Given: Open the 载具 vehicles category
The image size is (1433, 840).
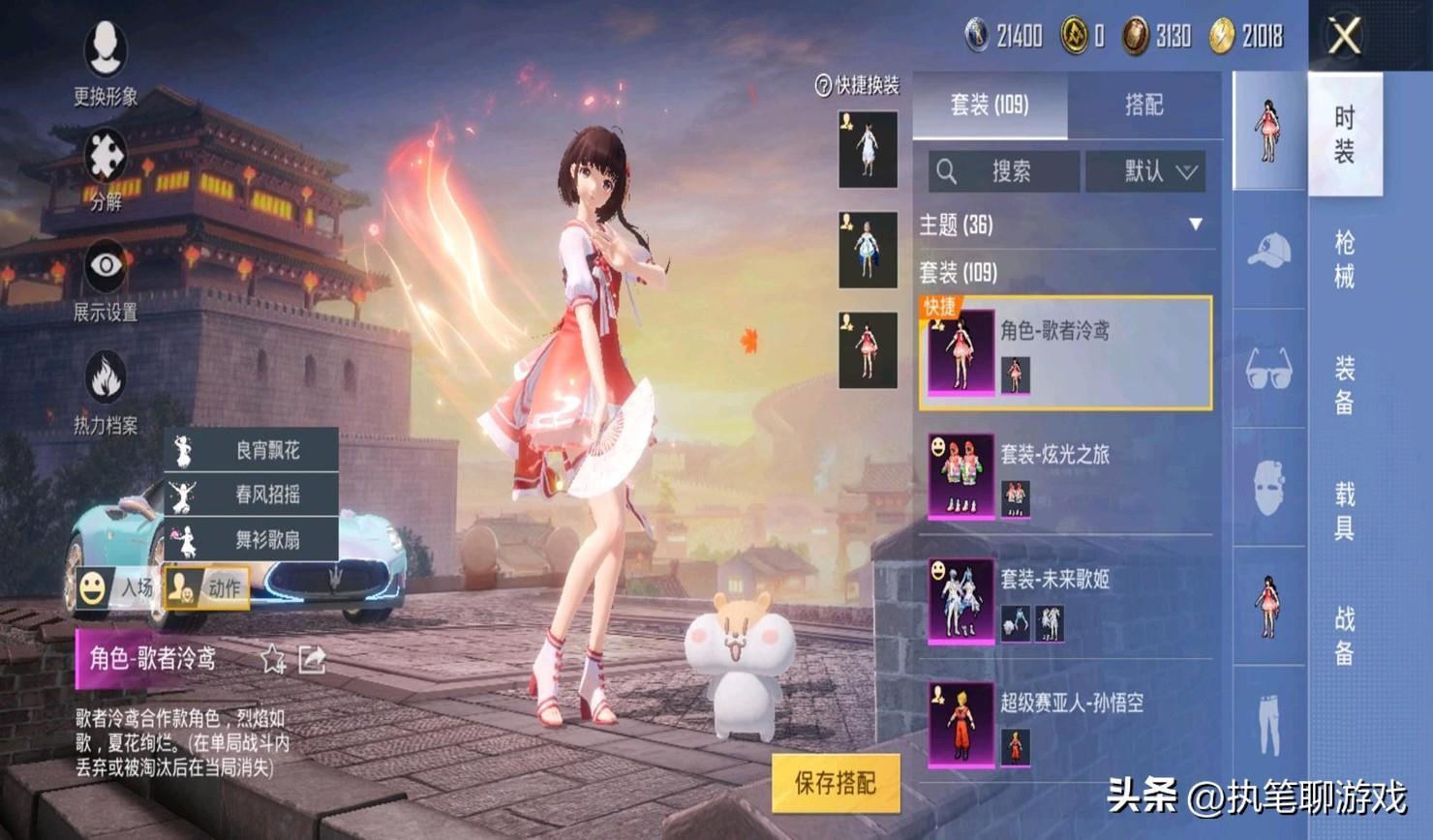Looking at the screenshot, I should 1345,510.
